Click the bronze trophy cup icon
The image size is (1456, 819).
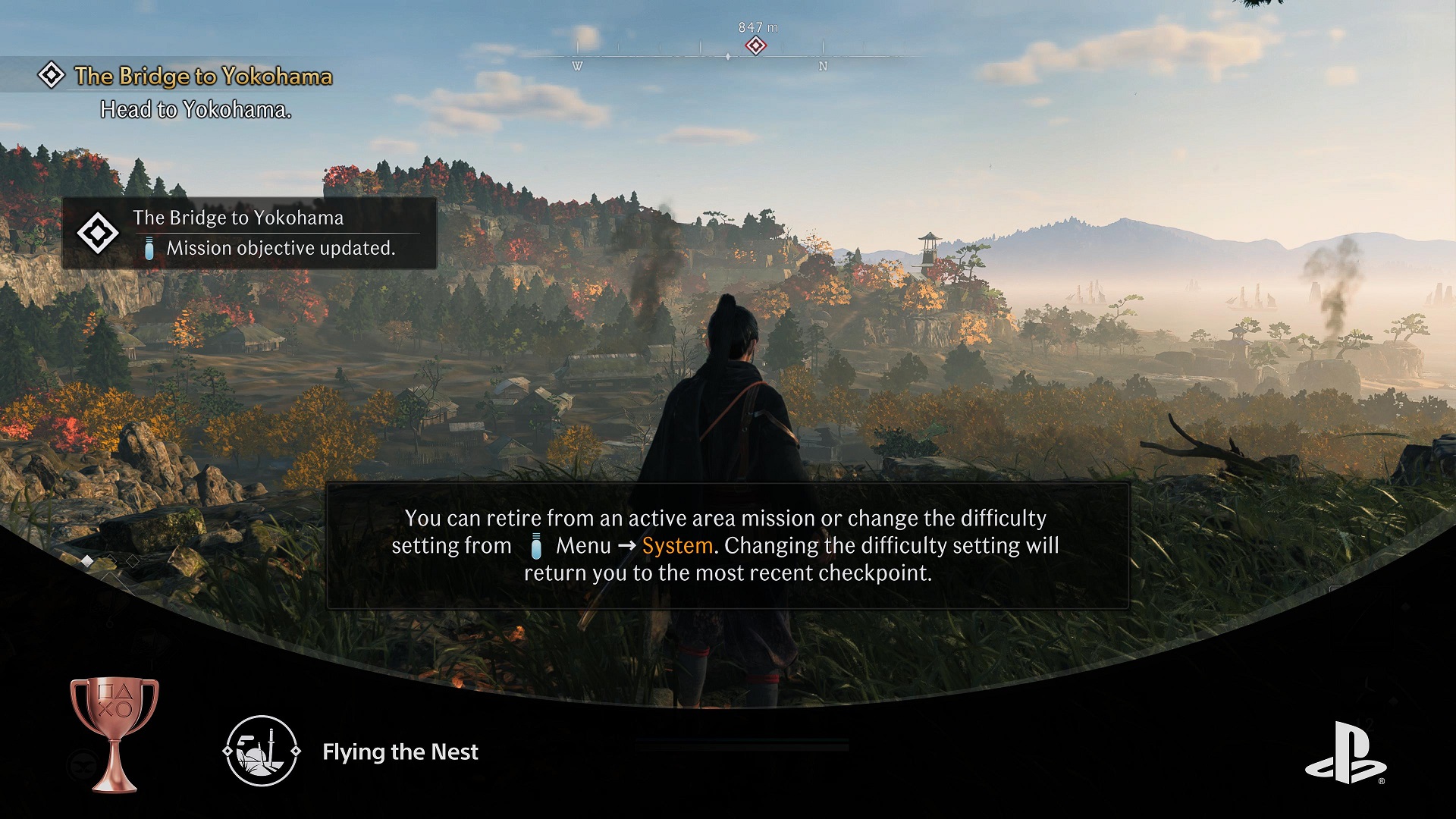click(114, 733)
